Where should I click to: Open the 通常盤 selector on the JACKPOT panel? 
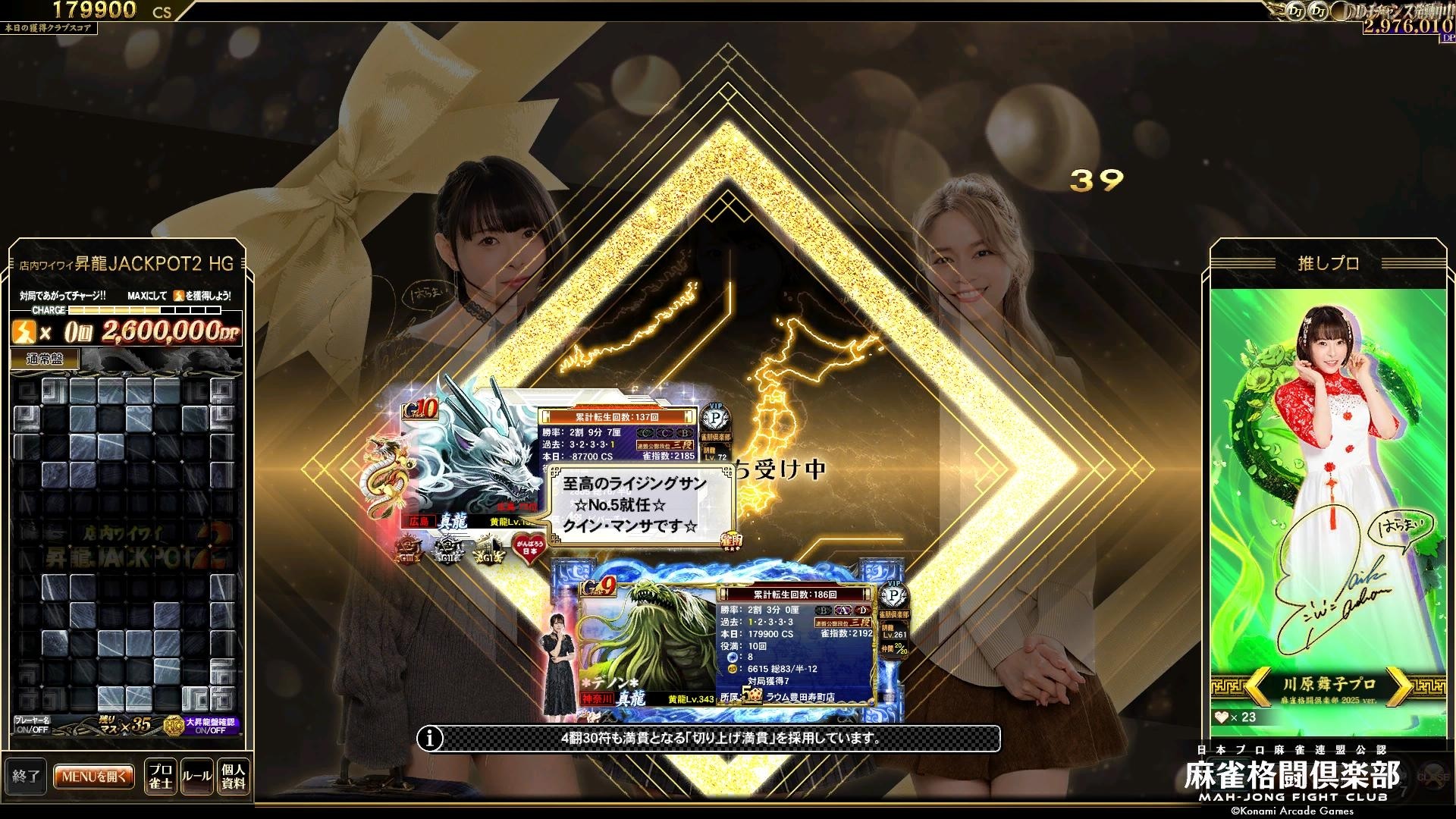click(x=45, y=356)
